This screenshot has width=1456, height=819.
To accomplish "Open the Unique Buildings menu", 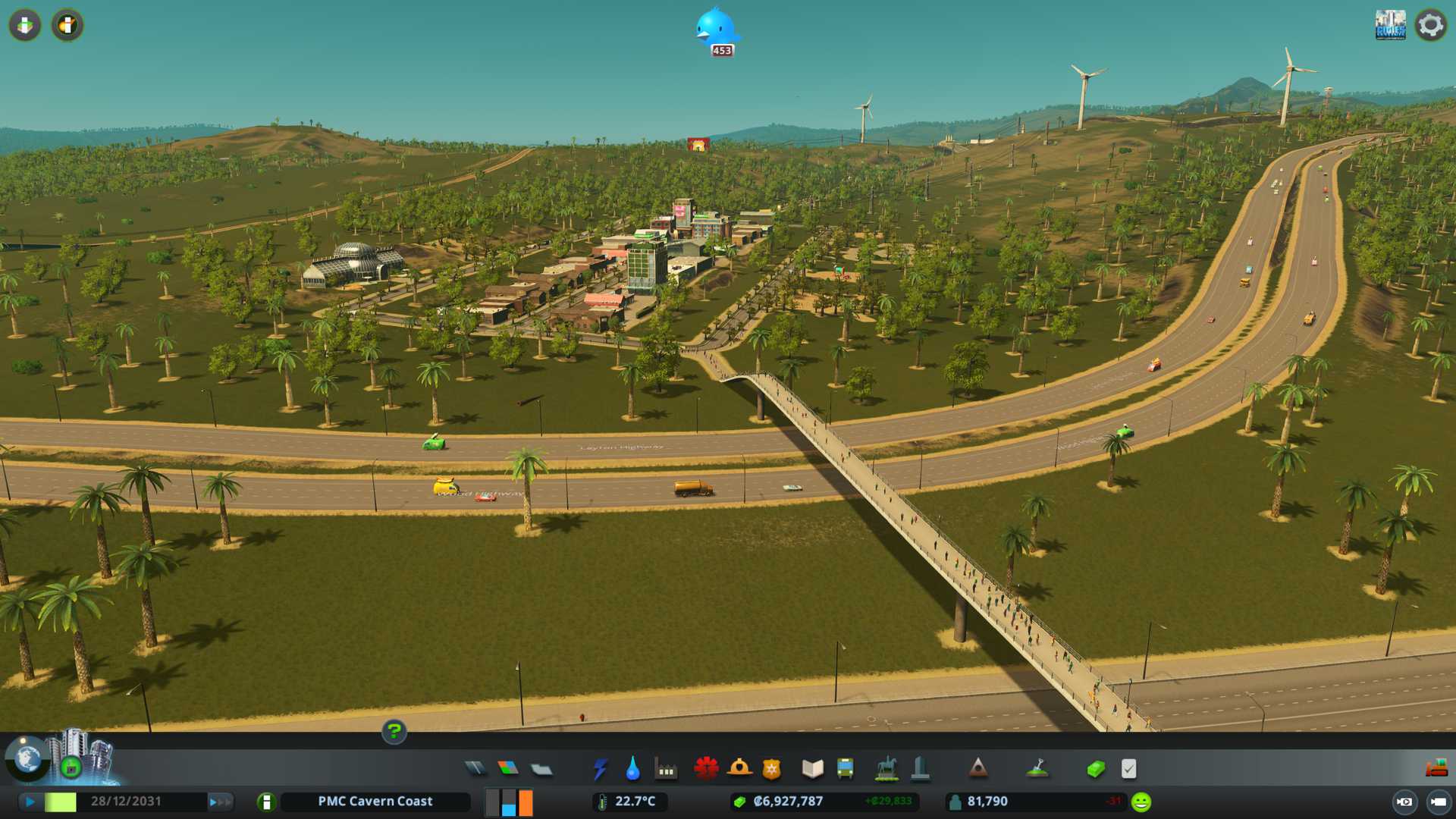I will (920, 769).
